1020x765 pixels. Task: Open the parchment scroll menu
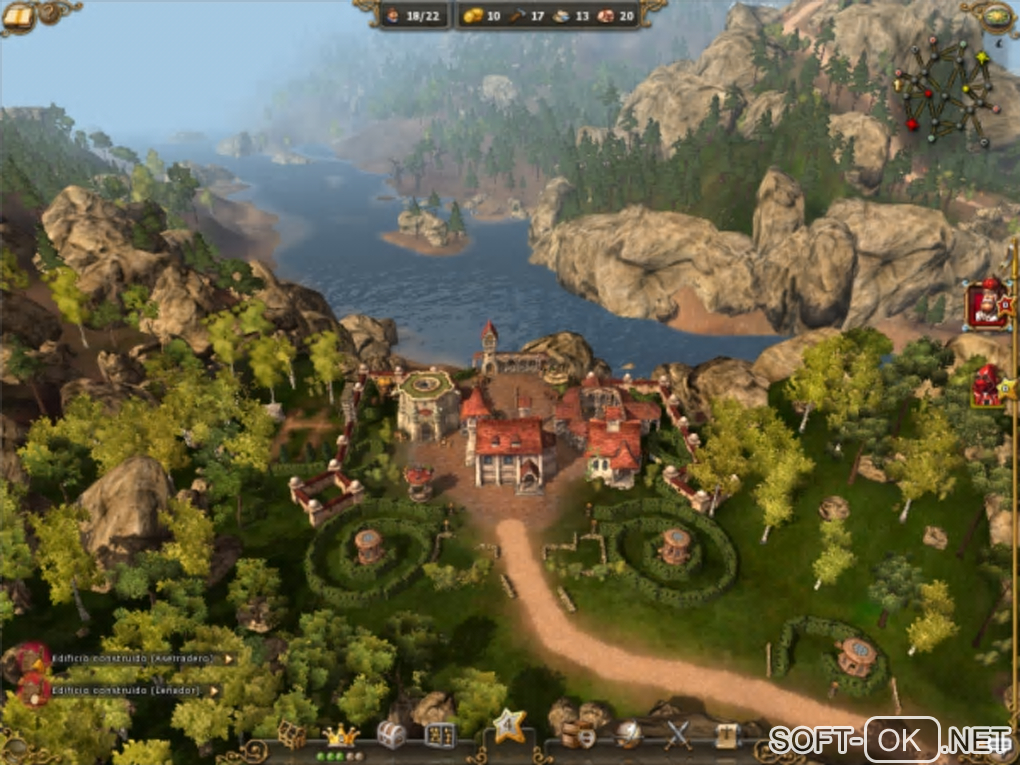pyautogui.click(x=727, y=735)
